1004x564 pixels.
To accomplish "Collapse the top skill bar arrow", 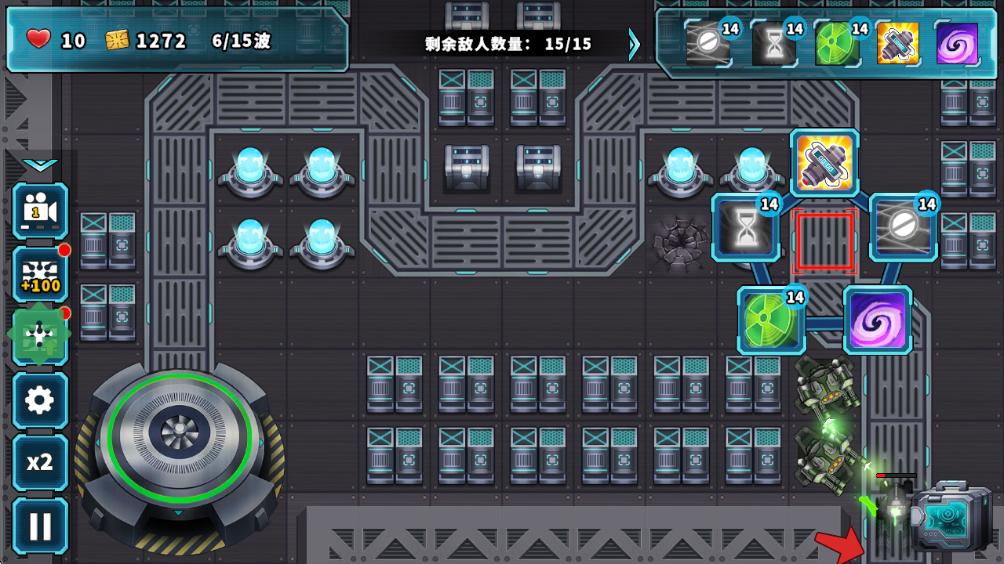I will point(634,44).
